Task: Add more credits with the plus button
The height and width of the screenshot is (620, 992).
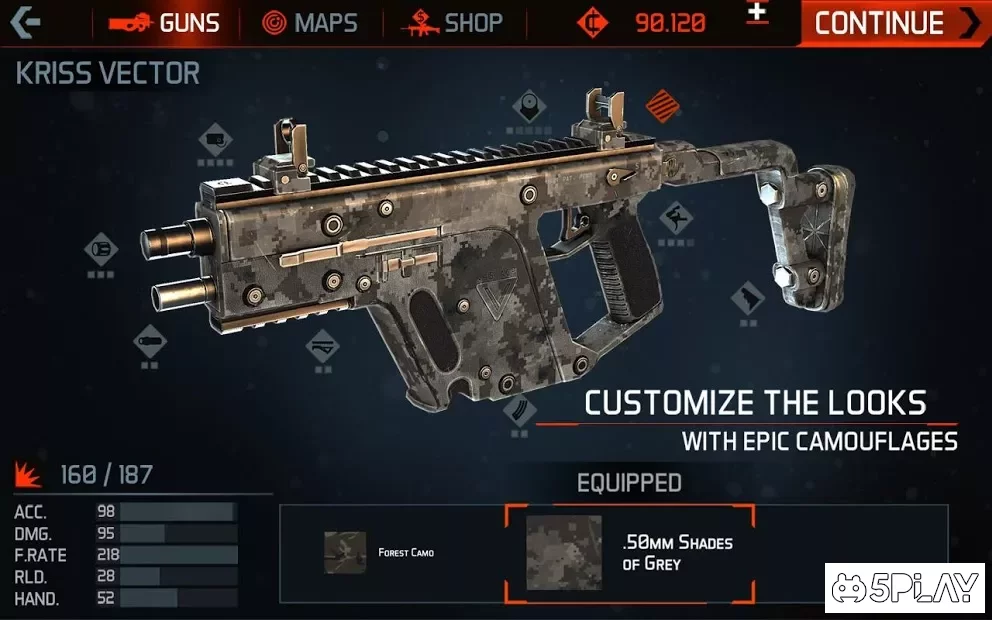Action: [758, 13]
